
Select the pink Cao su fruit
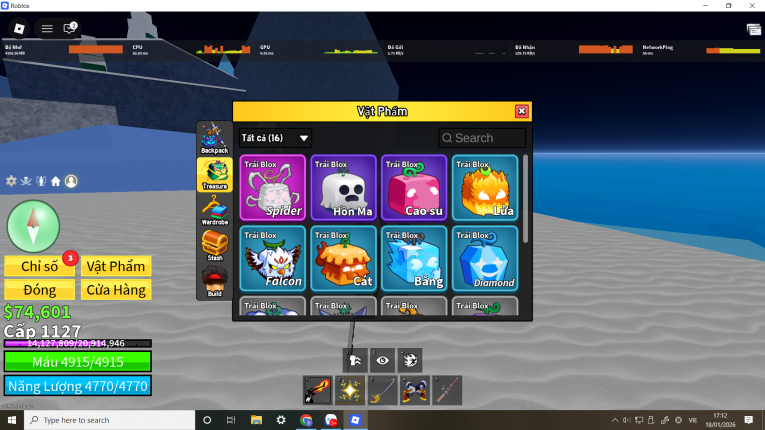pyautogui.click(x=414, y=187)
